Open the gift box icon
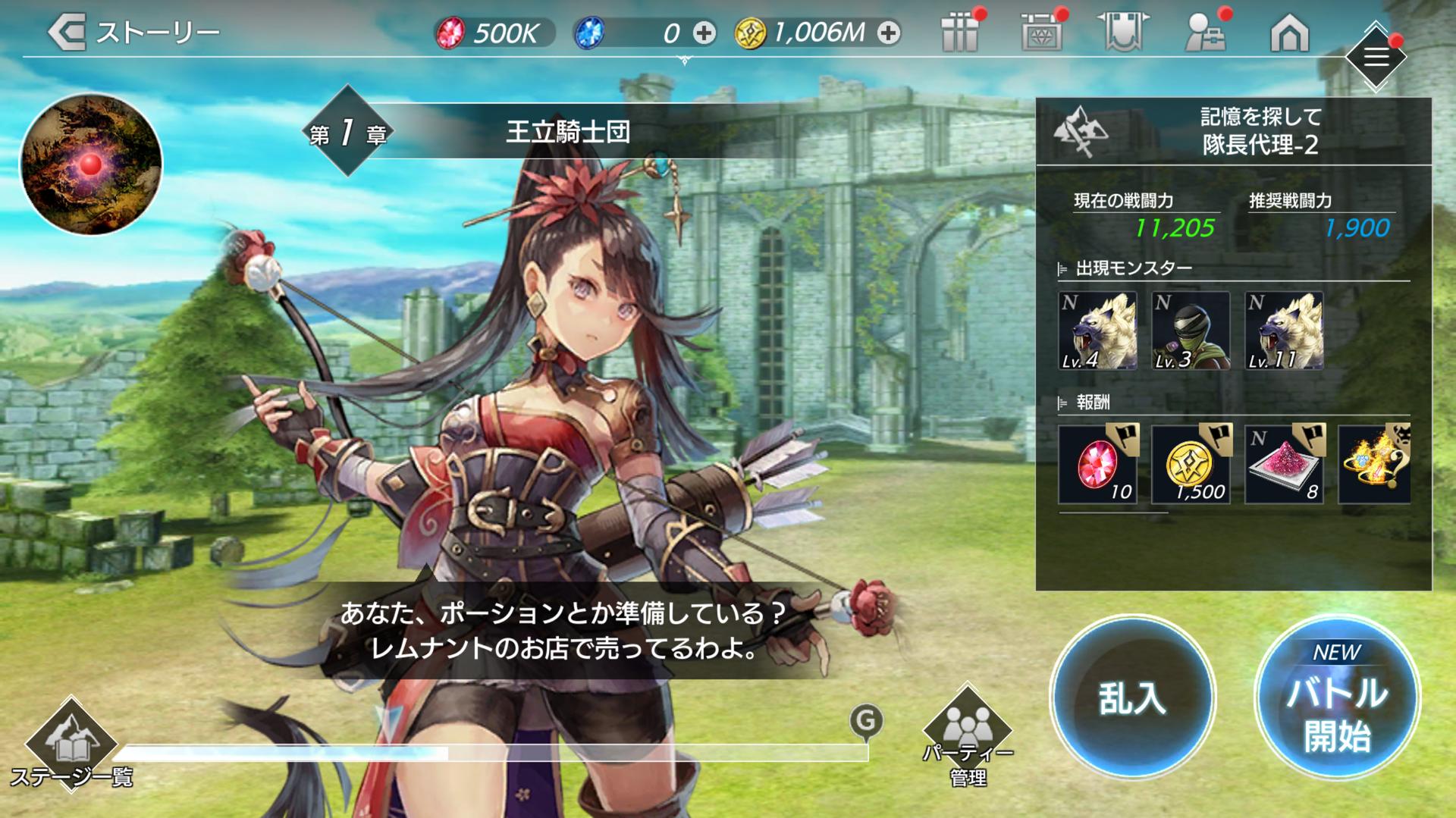Screen dimensions: 1456x818 click(x=960, y=33)
